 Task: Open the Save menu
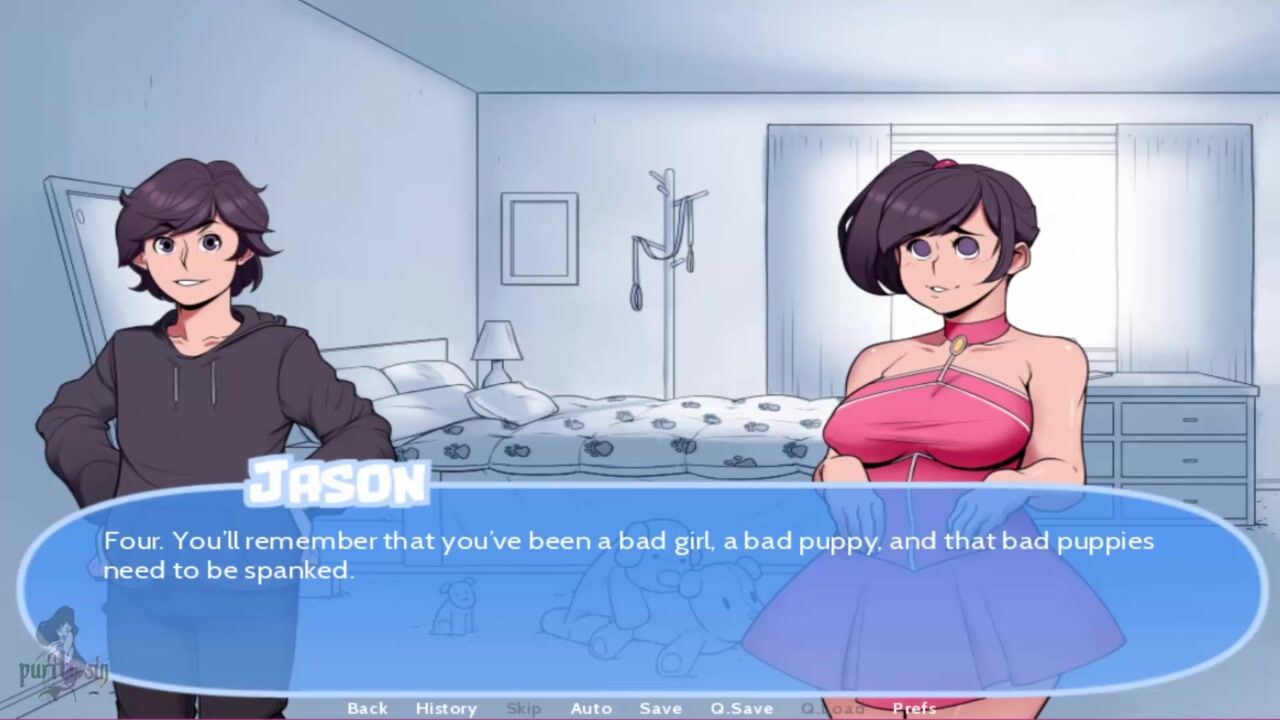point(661,708)
